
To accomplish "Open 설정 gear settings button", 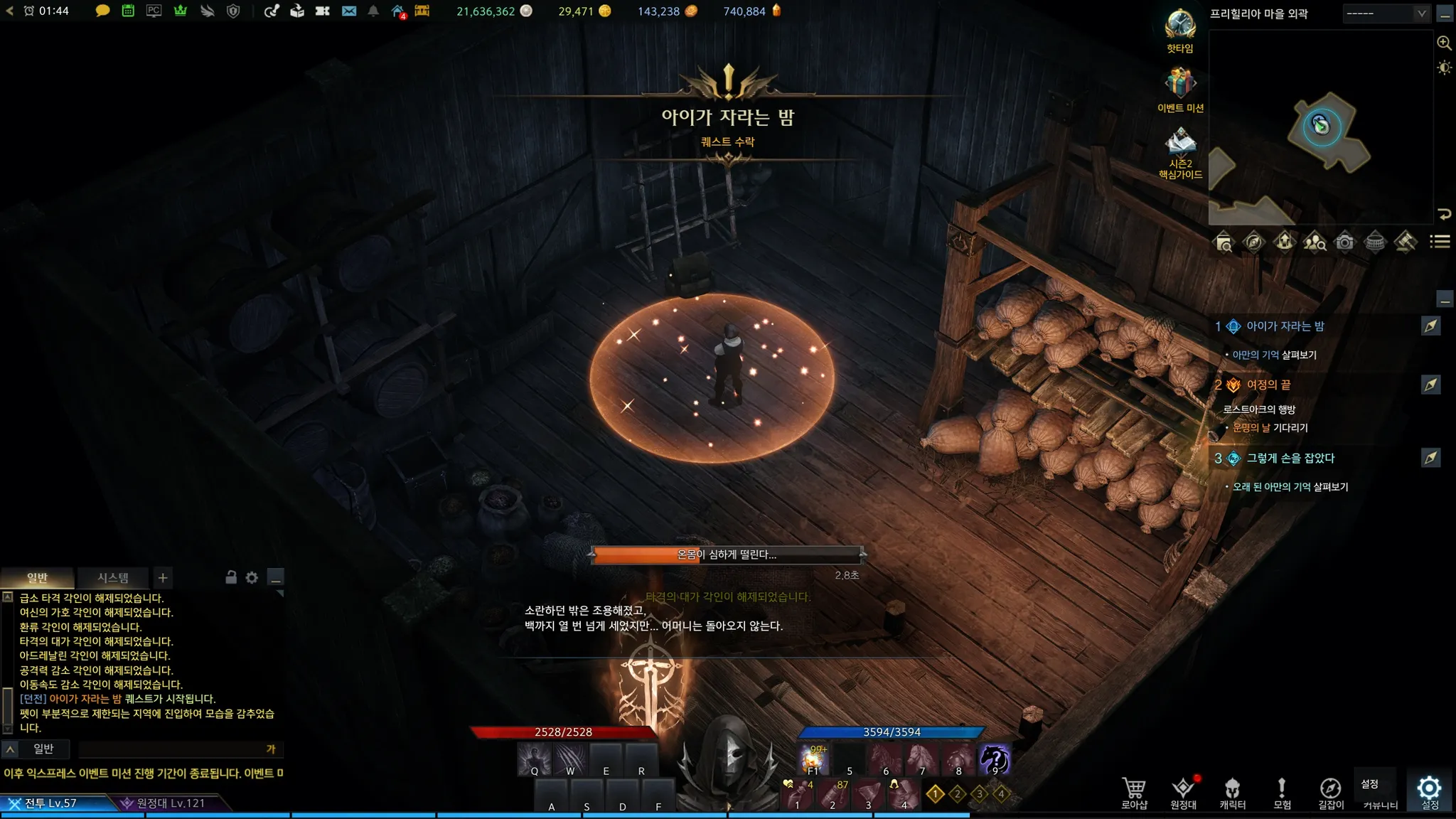I will click(1429, 791).
